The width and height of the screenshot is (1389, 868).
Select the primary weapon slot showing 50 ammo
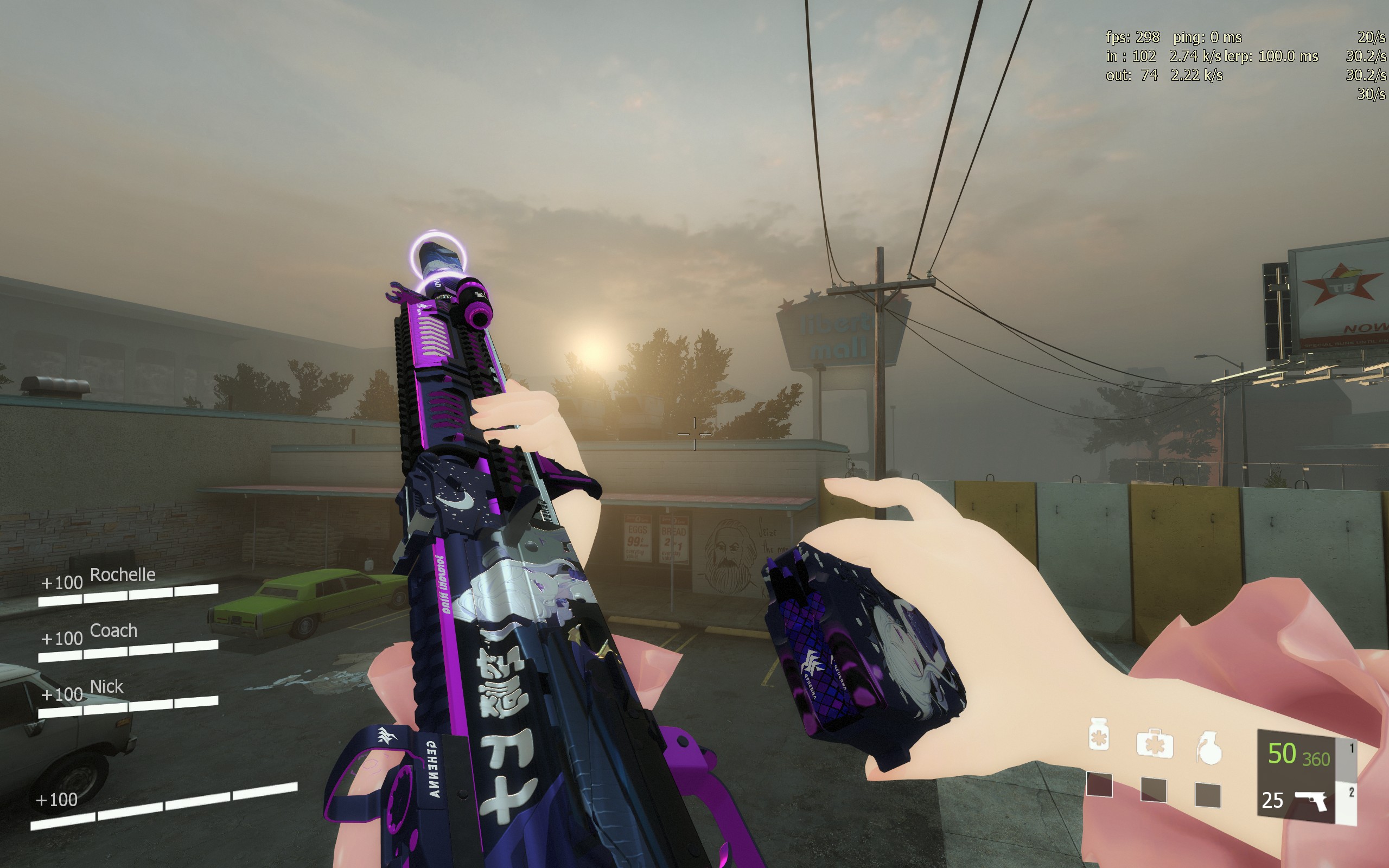(x=1298, y=755)
